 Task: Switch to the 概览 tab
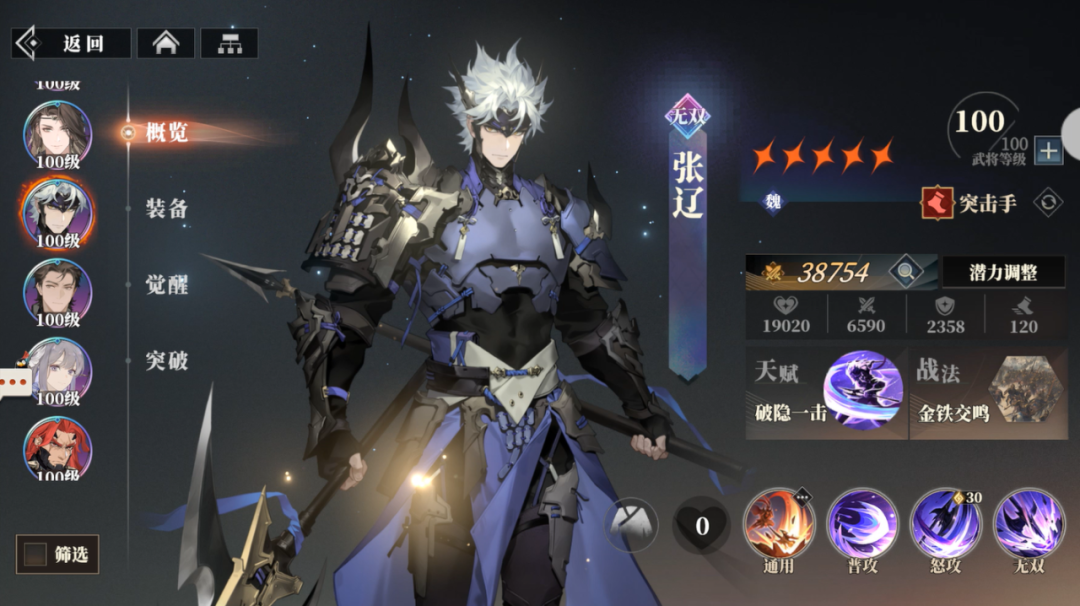[165, 132]
